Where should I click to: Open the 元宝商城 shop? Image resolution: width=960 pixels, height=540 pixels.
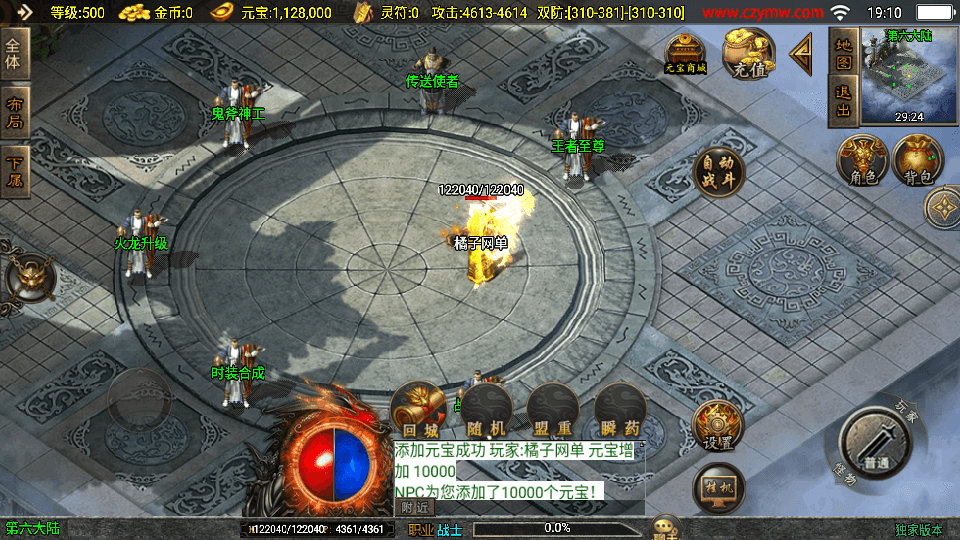pos(686,54)
